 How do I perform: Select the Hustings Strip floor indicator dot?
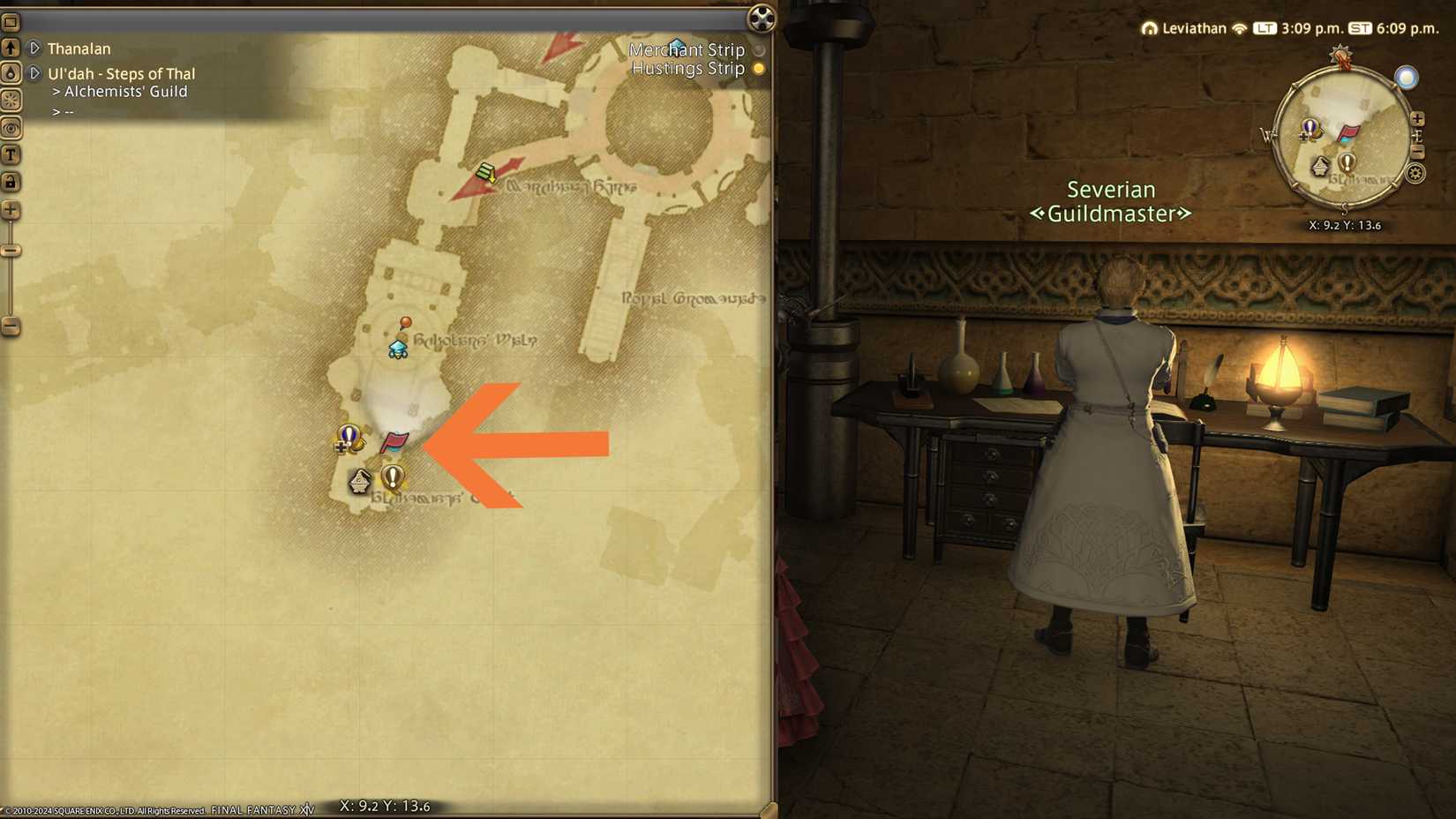(757, 68)
